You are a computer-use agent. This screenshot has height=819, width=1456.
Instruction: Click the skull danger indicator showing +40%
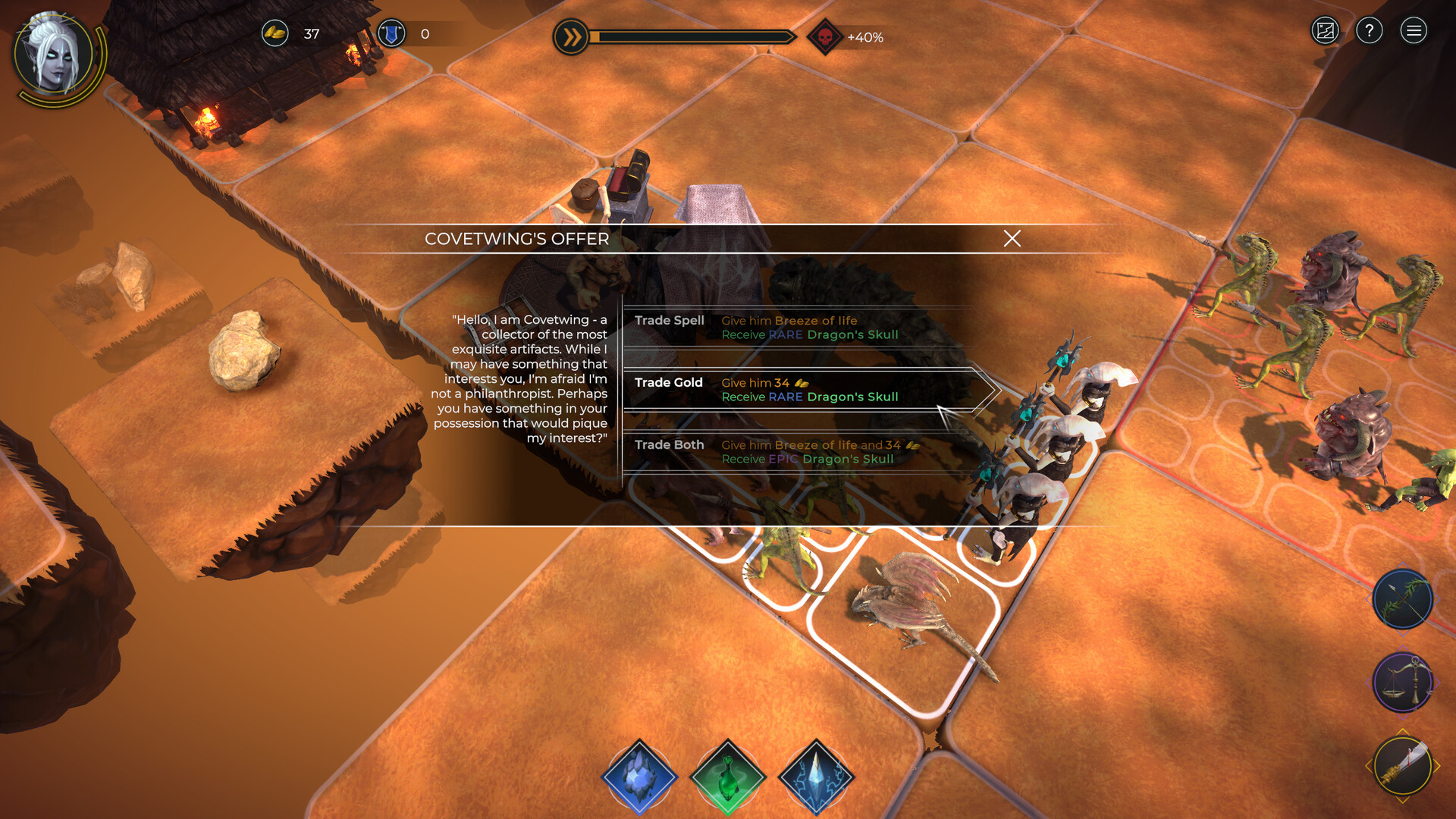[827, 34]
